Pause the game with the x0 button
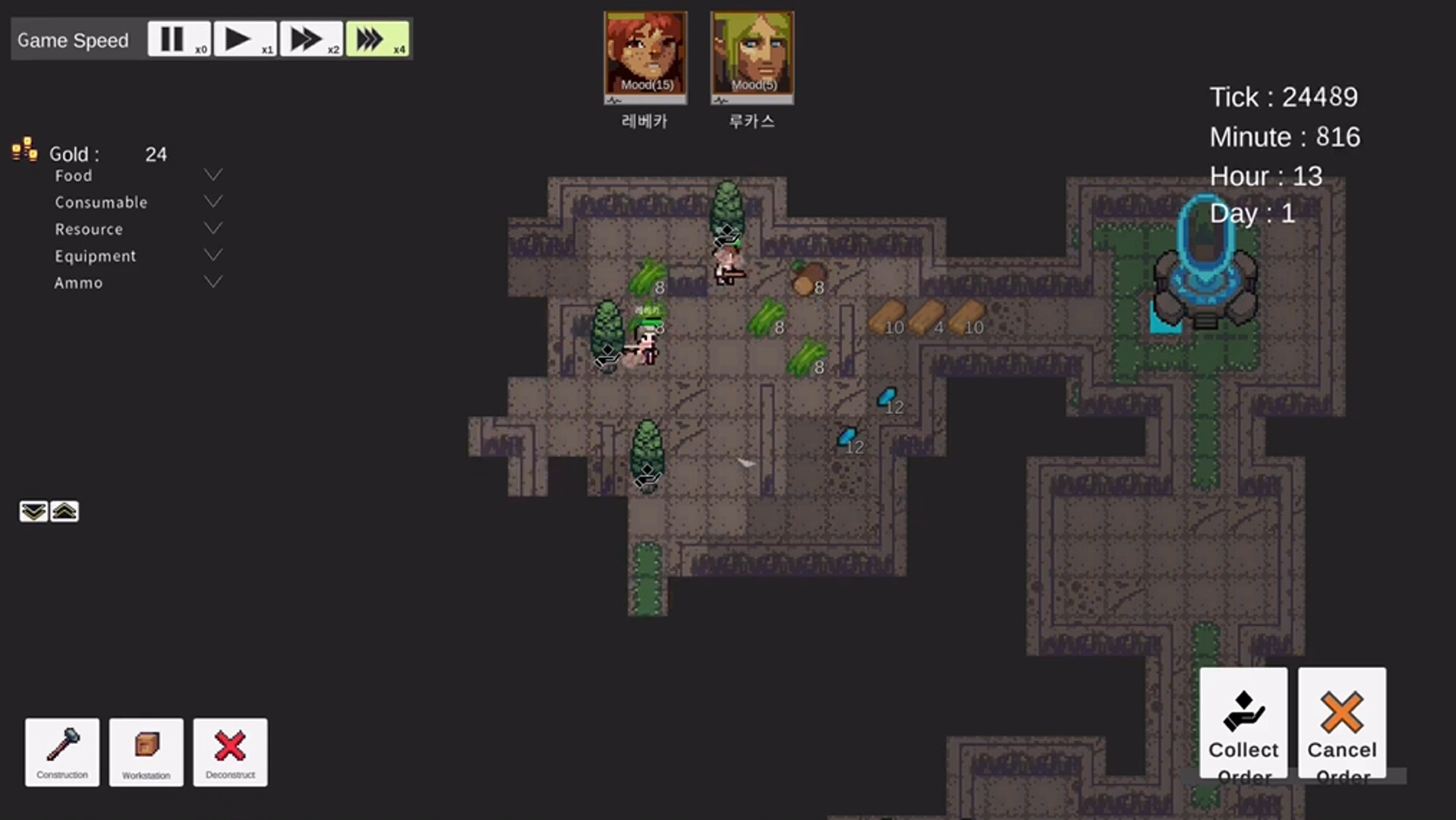Viewport: 1456px width, 820px height. (x=178, y=38)
